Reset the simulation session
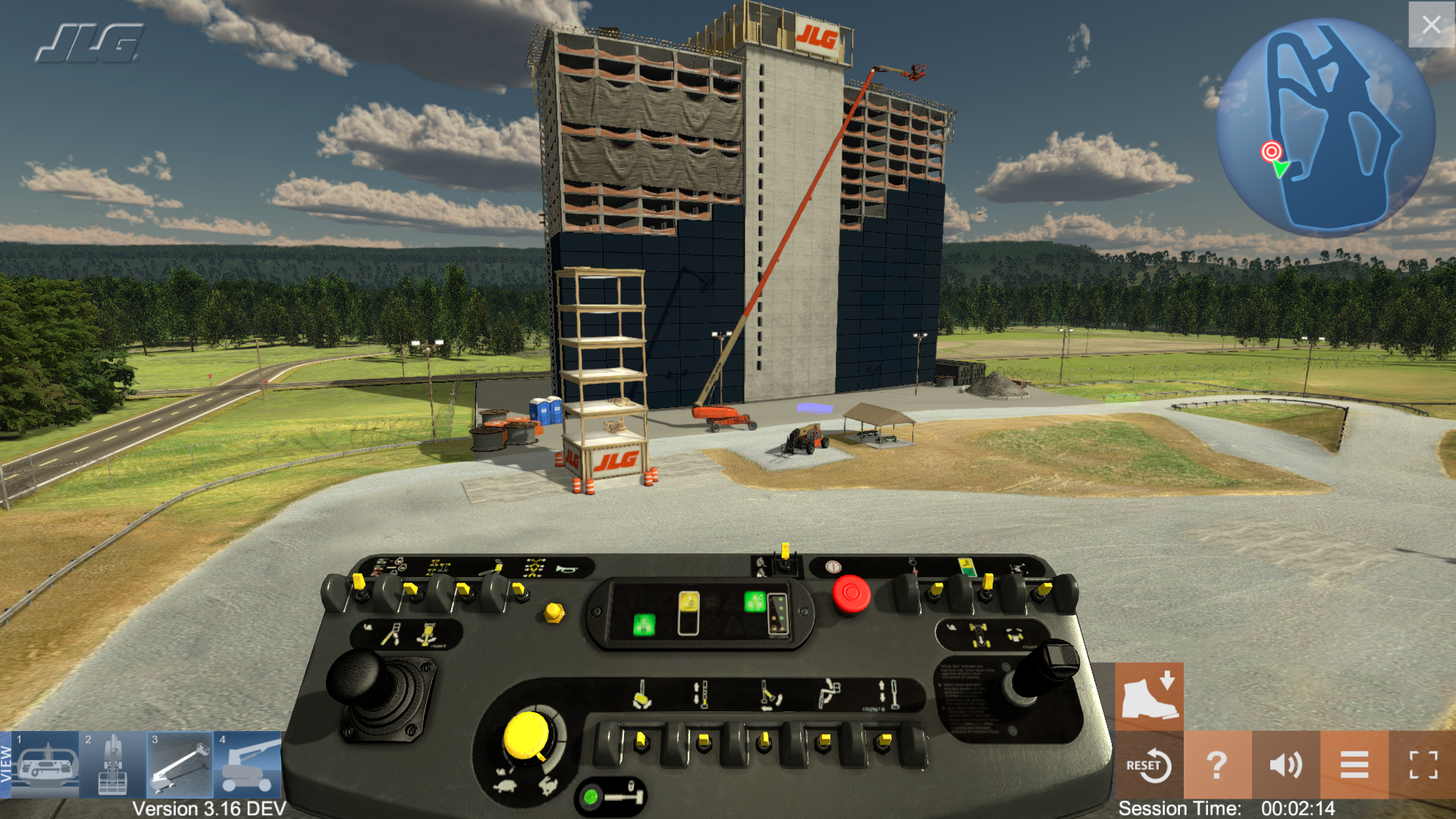This screenshot has height=819, width=1456. pyautogui.click(x=1149, y=765)
